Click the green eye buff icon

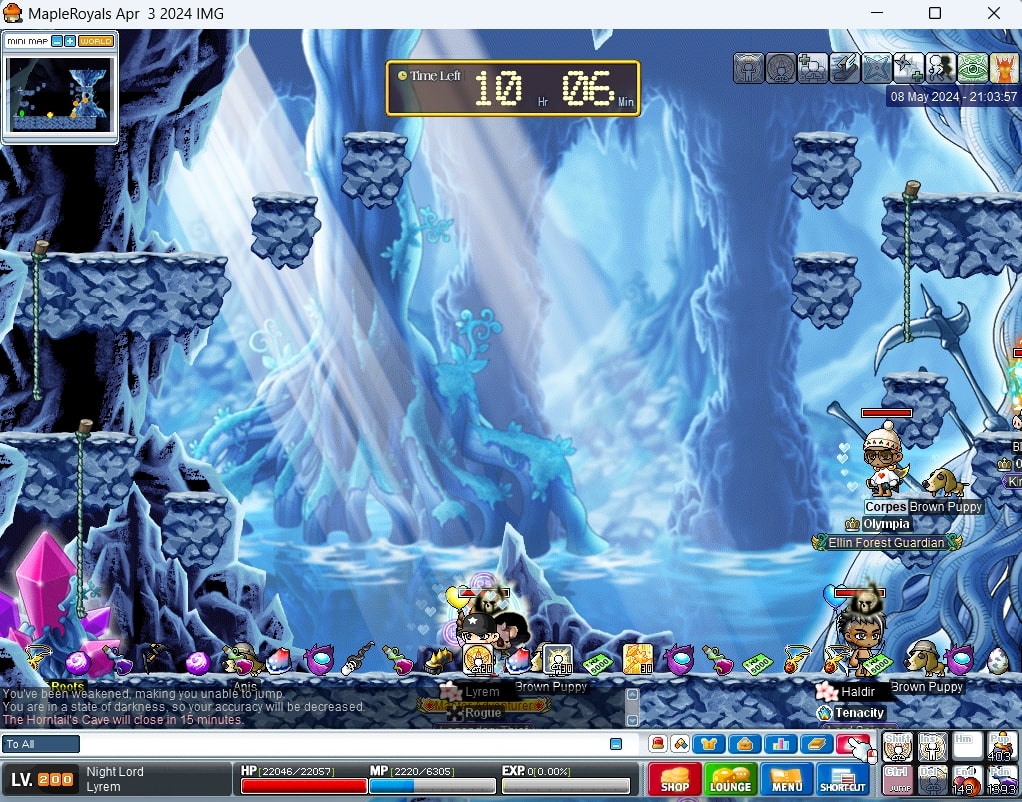click(x=973, y=68)
